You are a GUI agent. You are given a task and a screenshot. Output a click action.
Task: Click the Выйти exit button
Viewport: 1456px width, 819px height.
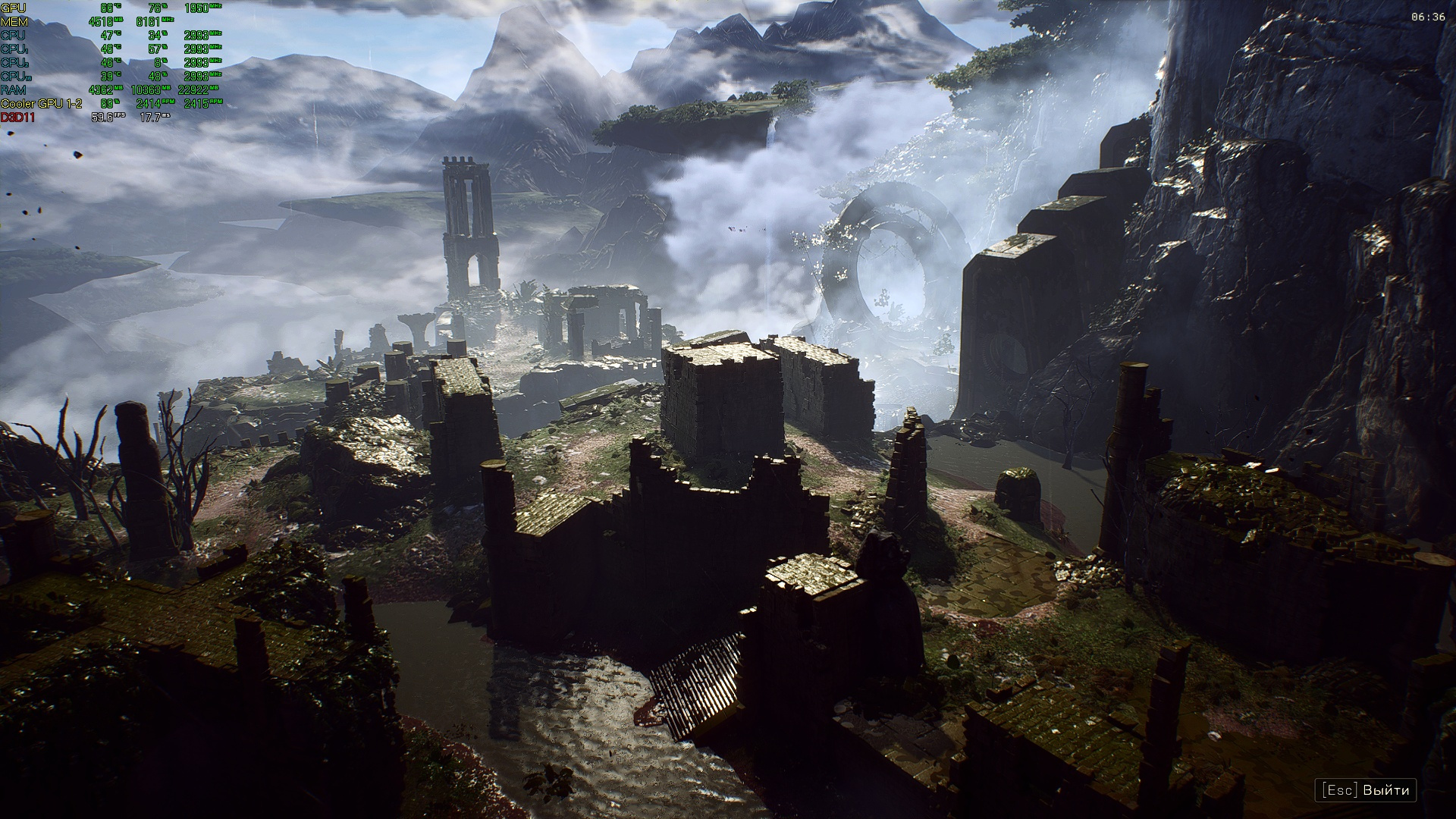(x=1366, y=789)
